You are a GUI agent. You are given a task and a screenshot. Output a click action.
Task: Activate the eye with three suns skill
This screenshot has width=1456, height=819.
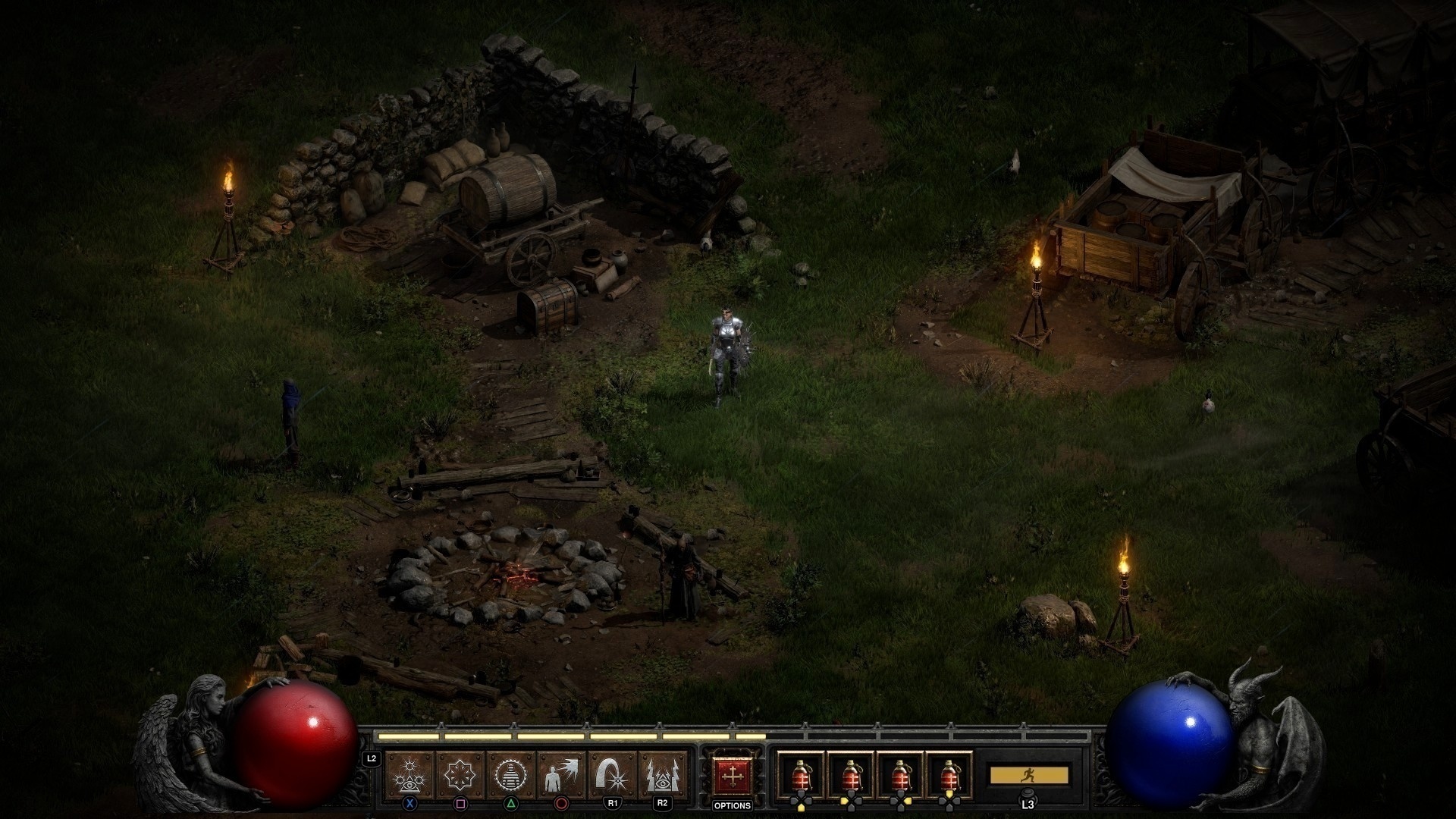coord(410,775)
